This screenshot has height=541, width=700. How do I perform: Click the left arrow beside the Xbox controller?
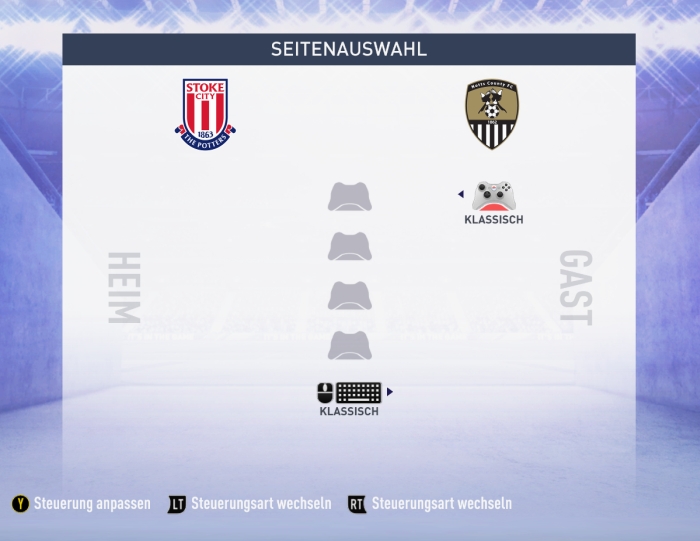[x=460, y=195]
